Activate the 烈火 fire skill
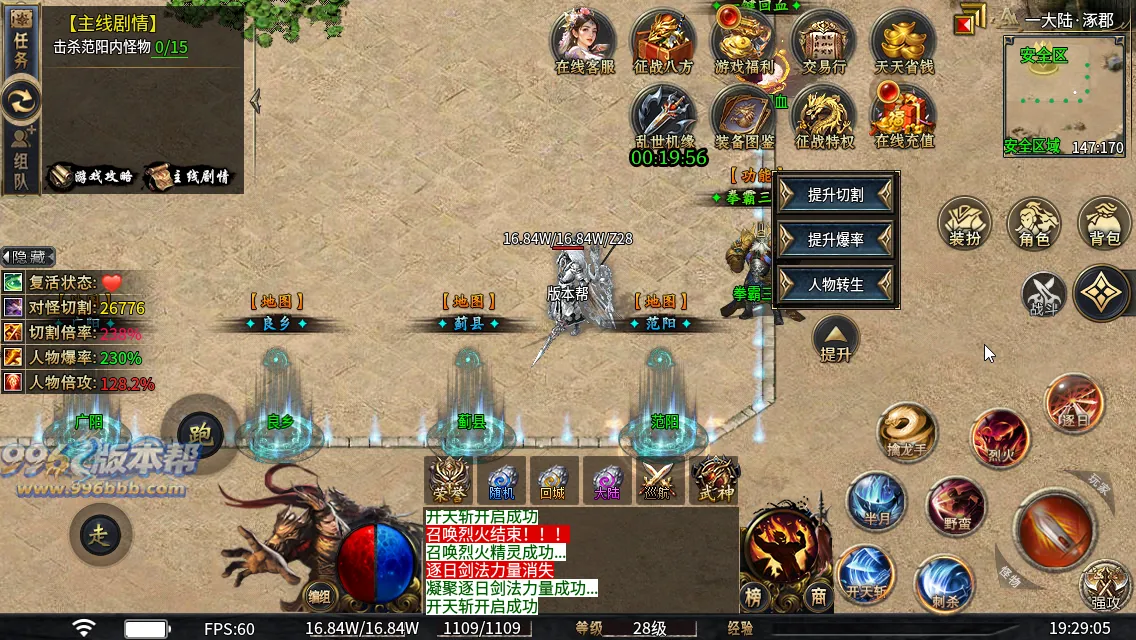Image resolution: width=1136 pixels, height=640 pixels. 999,438
